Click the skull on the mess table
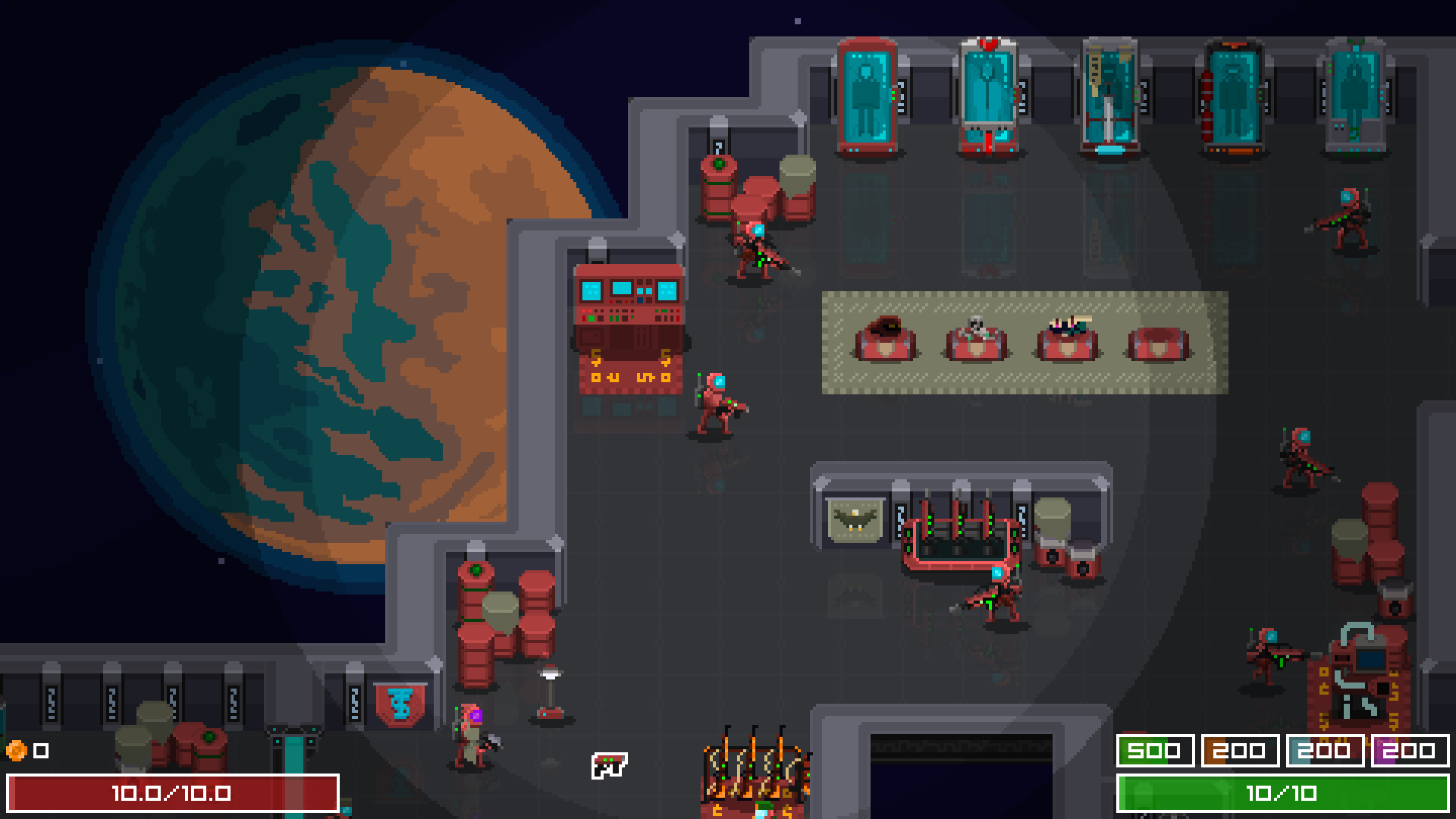This screenshot has height=819, width=1456. pyautogui.click(x=974, y=322)
